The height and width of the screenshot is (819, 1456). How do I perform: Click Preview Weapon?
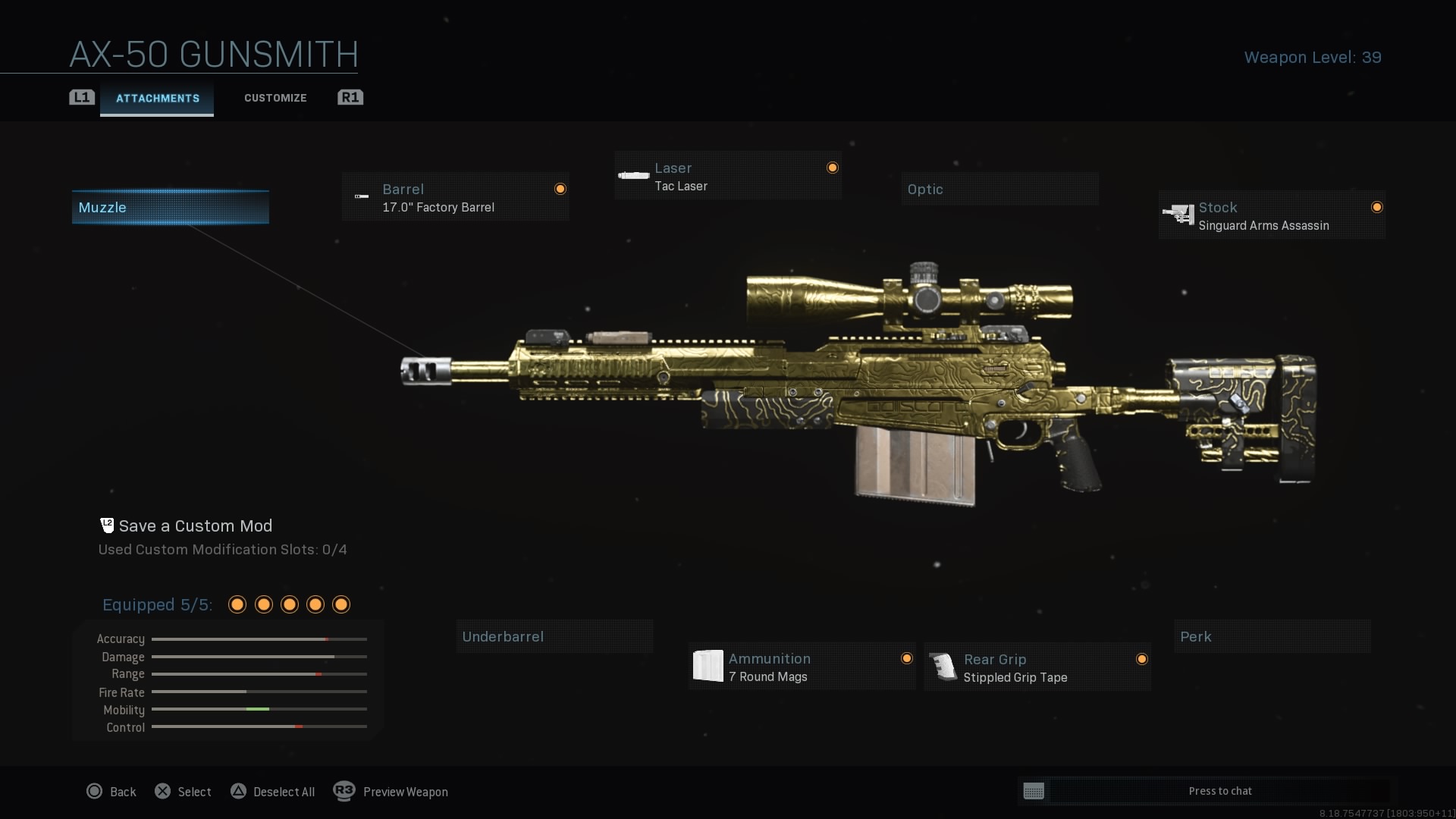405,792
